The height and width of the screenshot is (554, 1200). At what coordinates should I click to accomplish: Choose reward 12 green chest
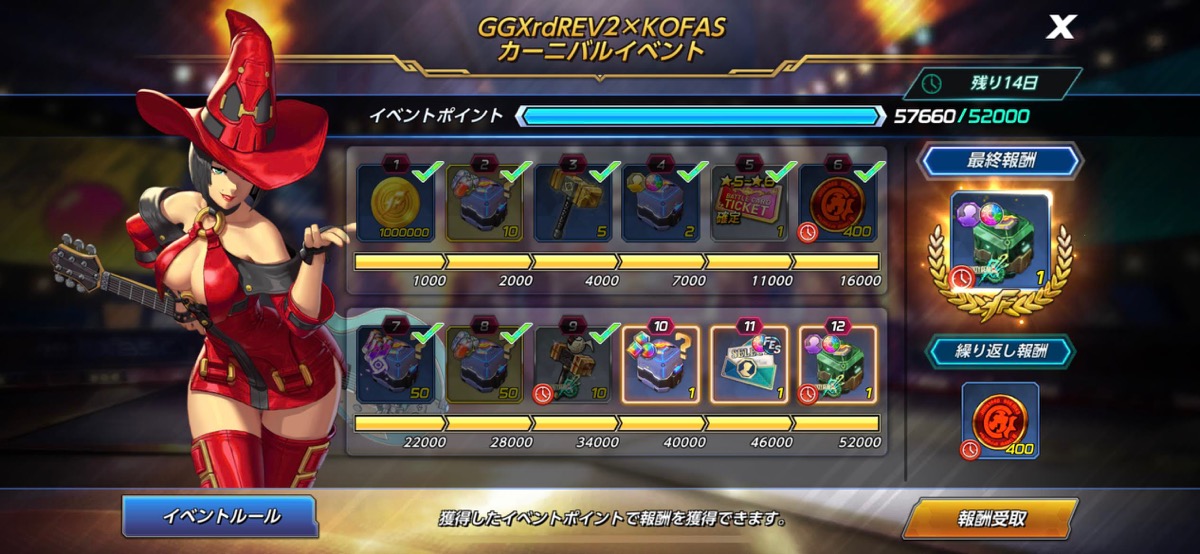tap(838, 367)
